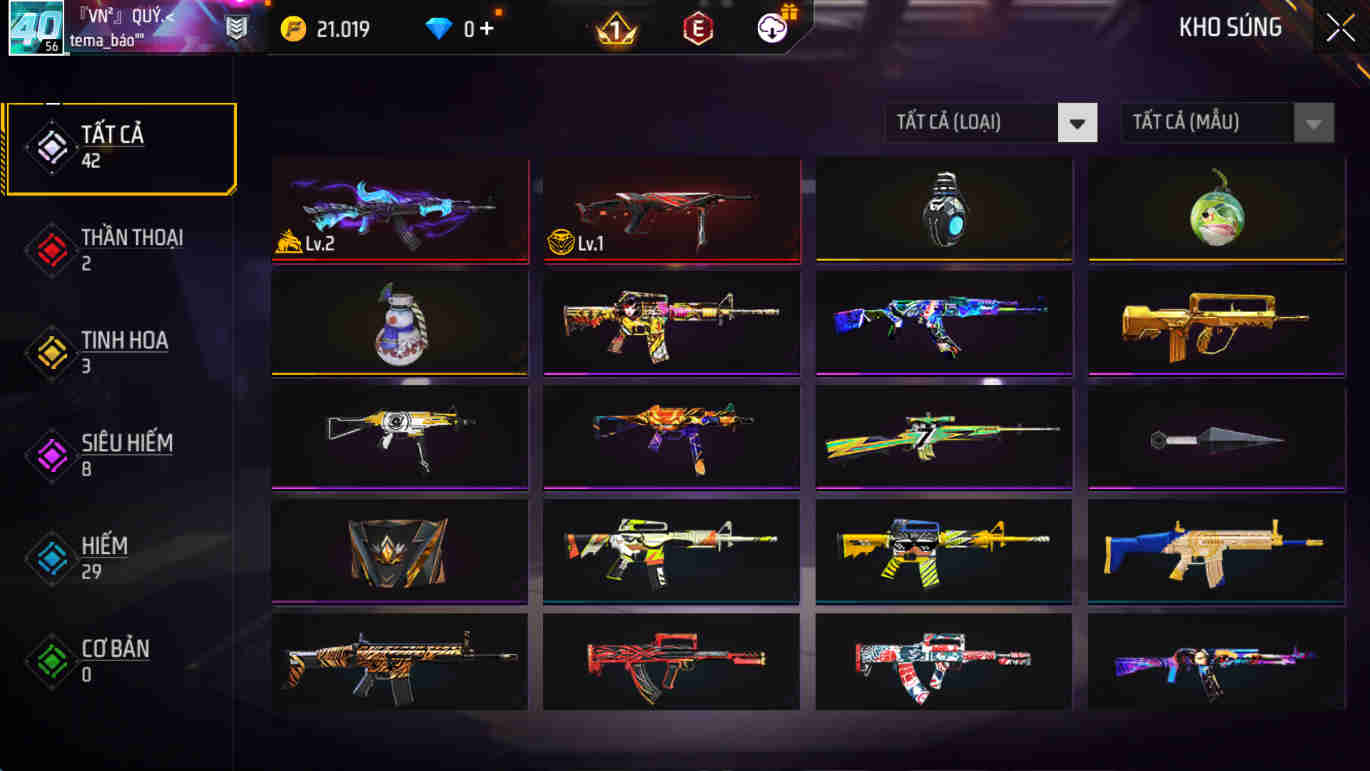
Task: Close the KHO SÚNG screen
Action: (x=1339, y=27)
